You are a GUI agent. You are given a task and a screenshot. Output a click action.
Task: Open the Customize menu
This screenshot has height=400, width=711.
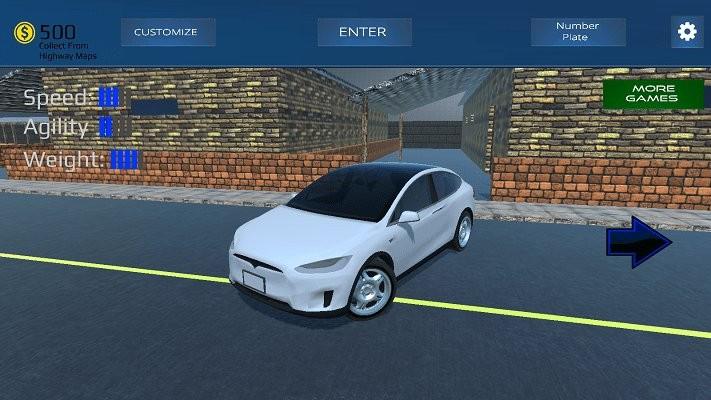click(166, 32)
